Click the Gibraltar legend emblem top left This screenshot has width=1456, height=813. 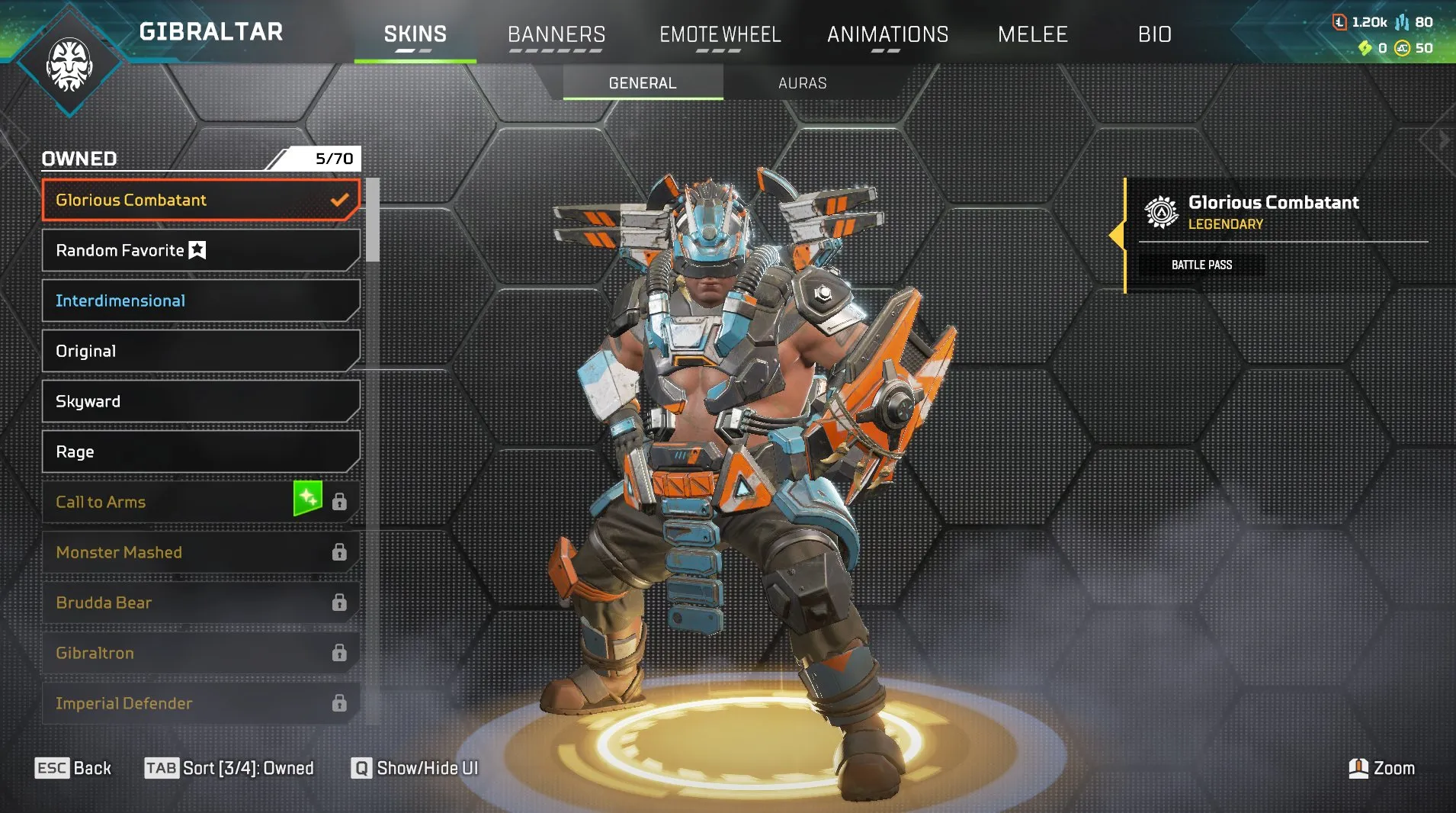point(70,64)
